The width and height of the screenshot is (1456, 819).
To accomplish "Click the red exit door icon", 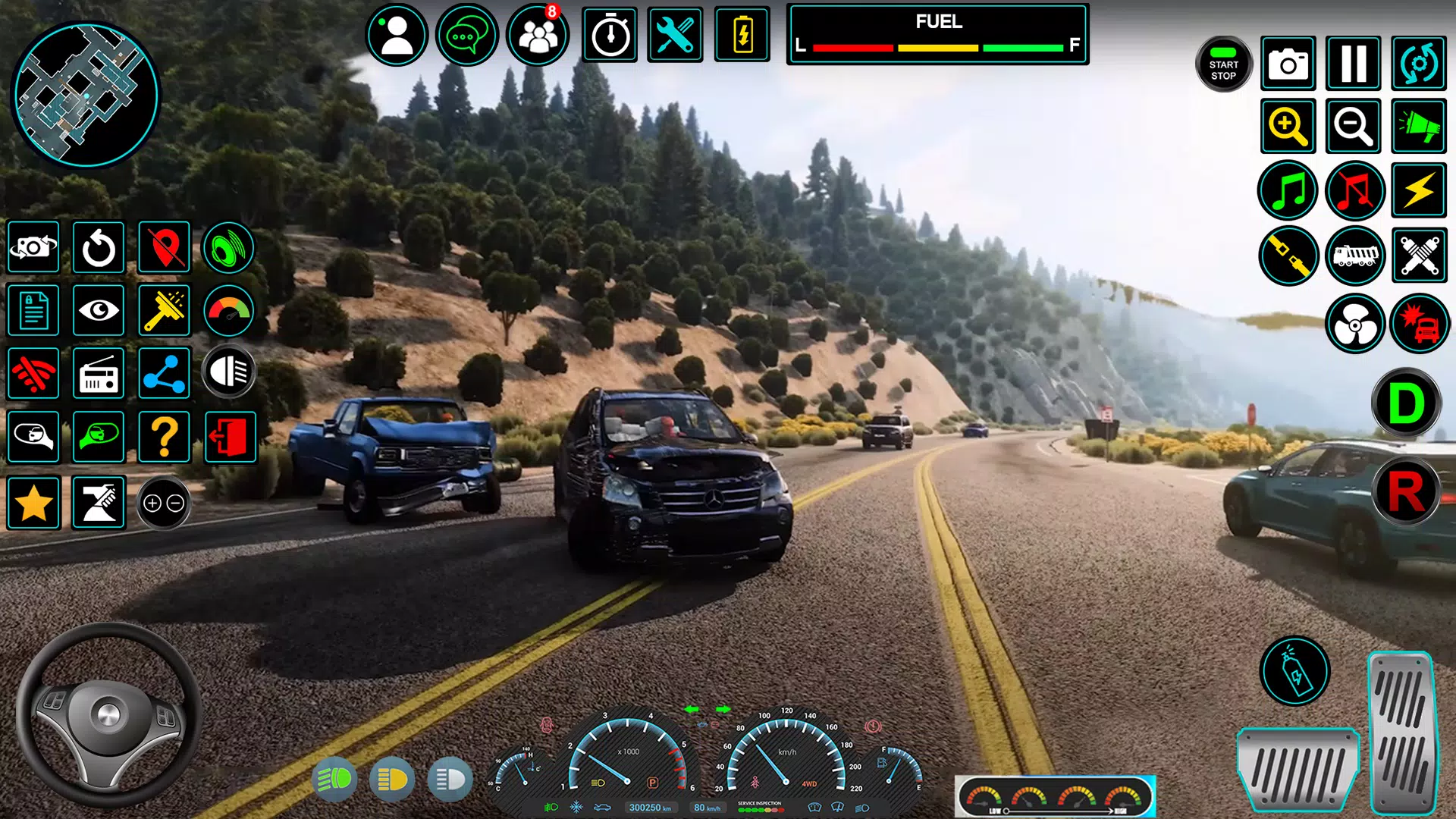I will pyautogui.click(x=231, y=438).
